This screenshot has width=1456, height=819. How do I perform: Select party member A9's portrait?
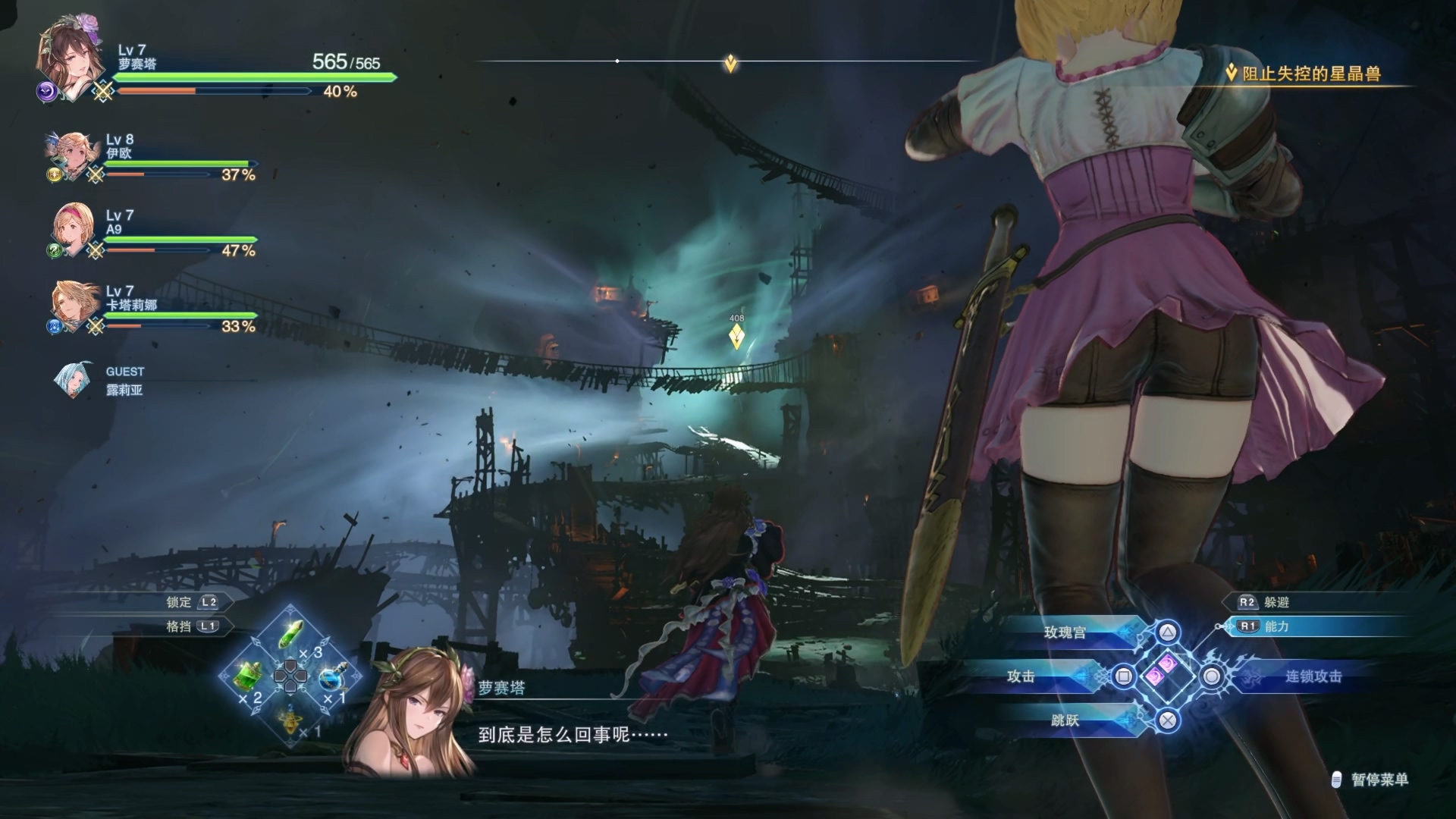72,228
